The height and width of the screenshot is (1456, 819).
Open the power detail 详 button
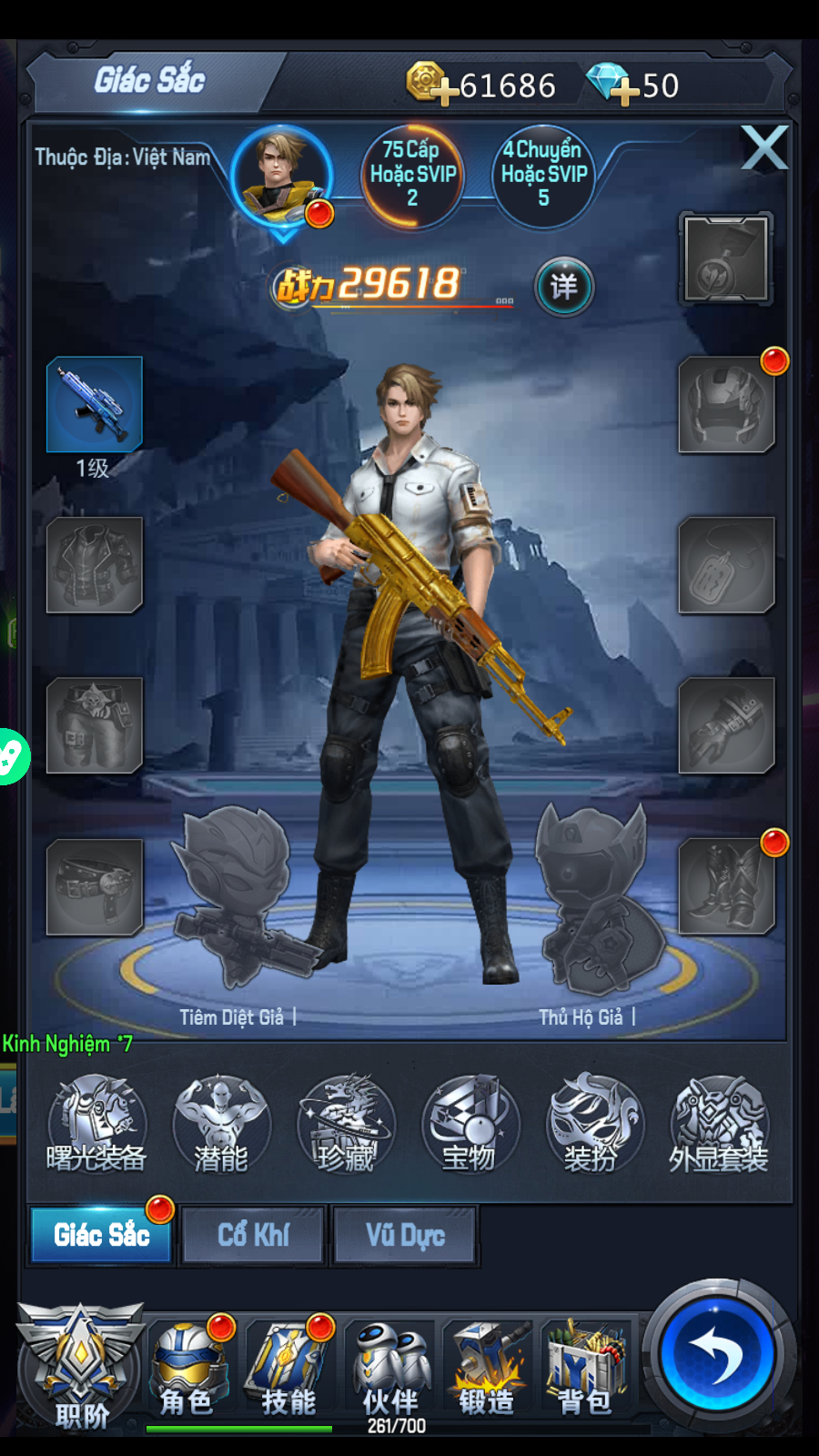[x=563, y=287]
